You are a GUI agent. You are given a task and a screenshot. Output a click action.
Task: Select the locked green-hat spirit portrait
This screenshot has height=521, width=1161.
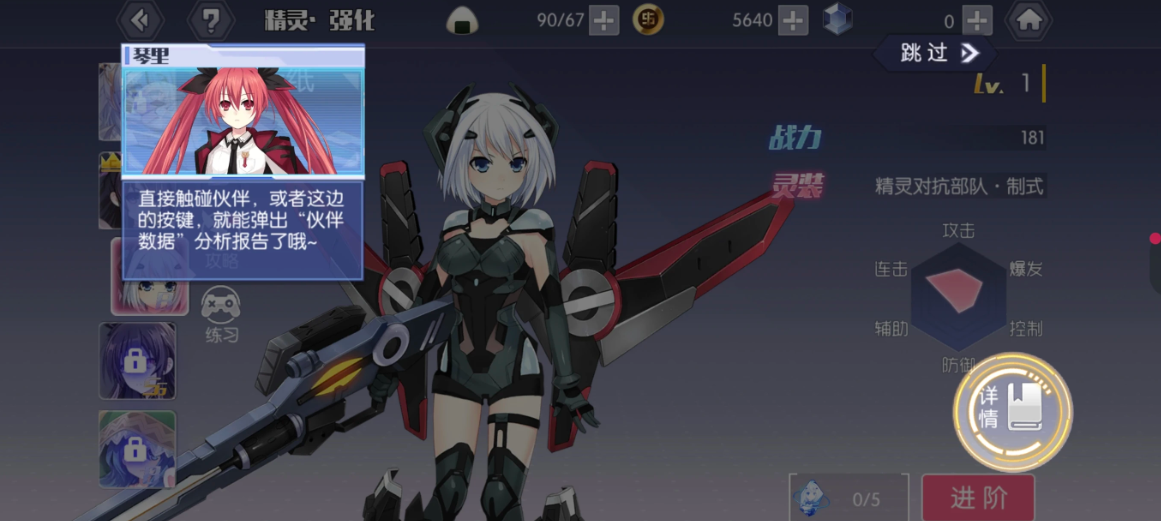(137, 449)
